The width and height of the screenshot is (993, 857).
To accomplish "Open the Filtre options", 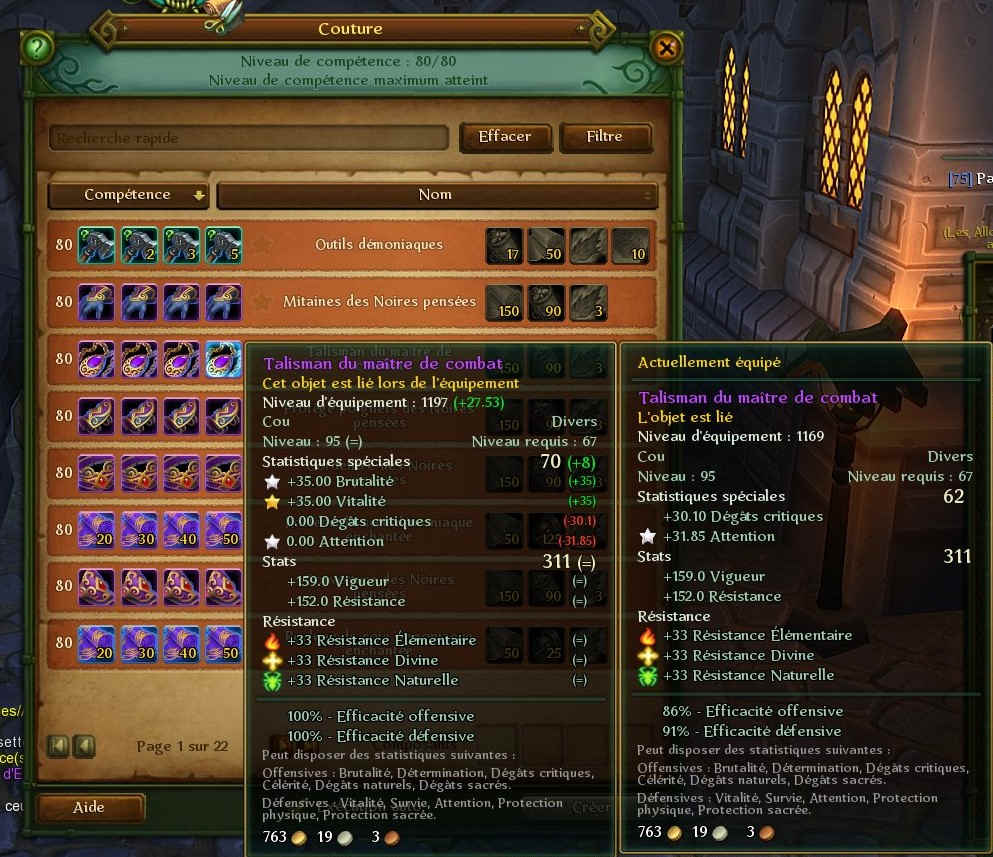I will [x=605, y=137].
